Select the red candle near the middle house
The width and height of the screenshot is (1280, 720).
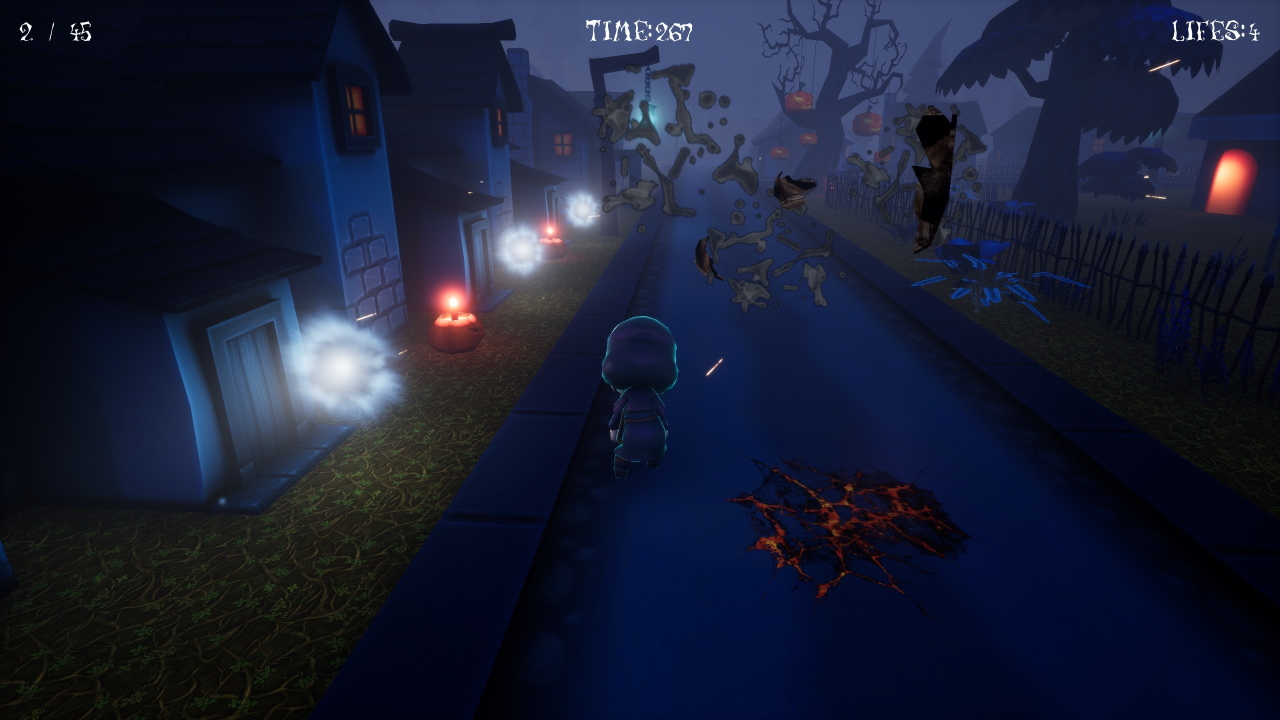pyautogui.click(x=549, y=230)
